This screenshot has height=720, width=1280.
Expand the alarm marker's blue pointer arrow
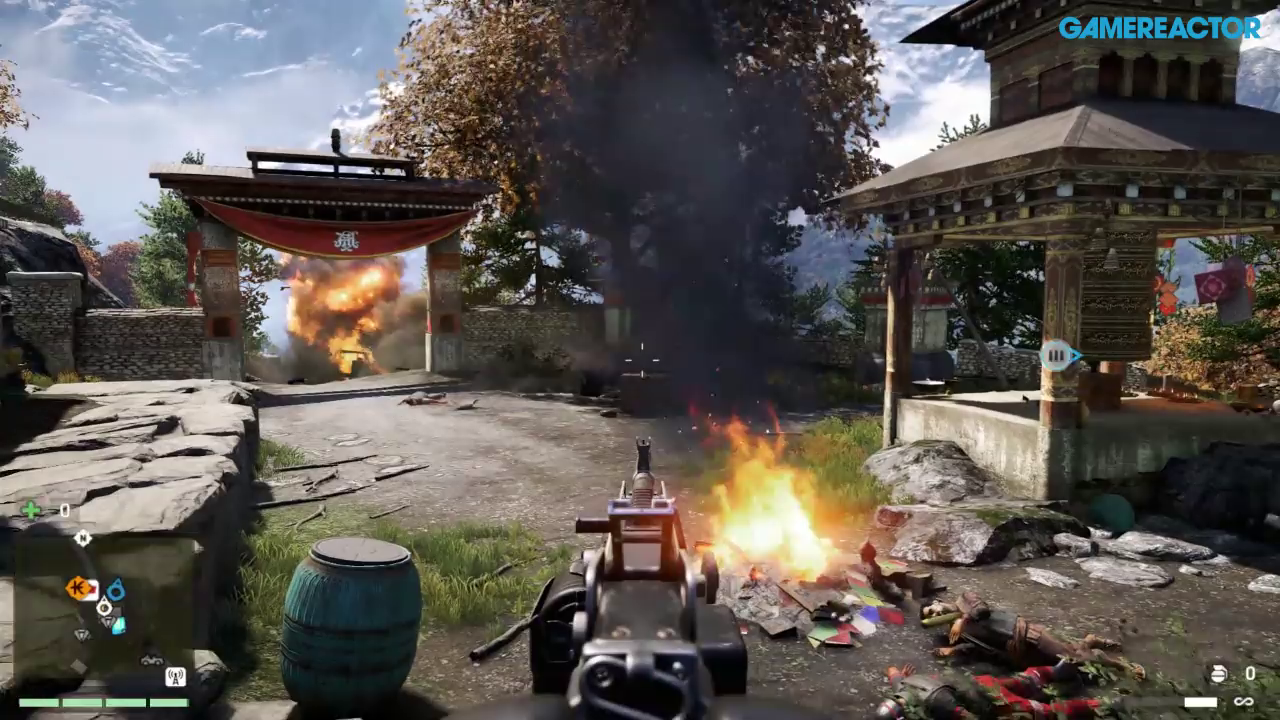pos(1074,355)
